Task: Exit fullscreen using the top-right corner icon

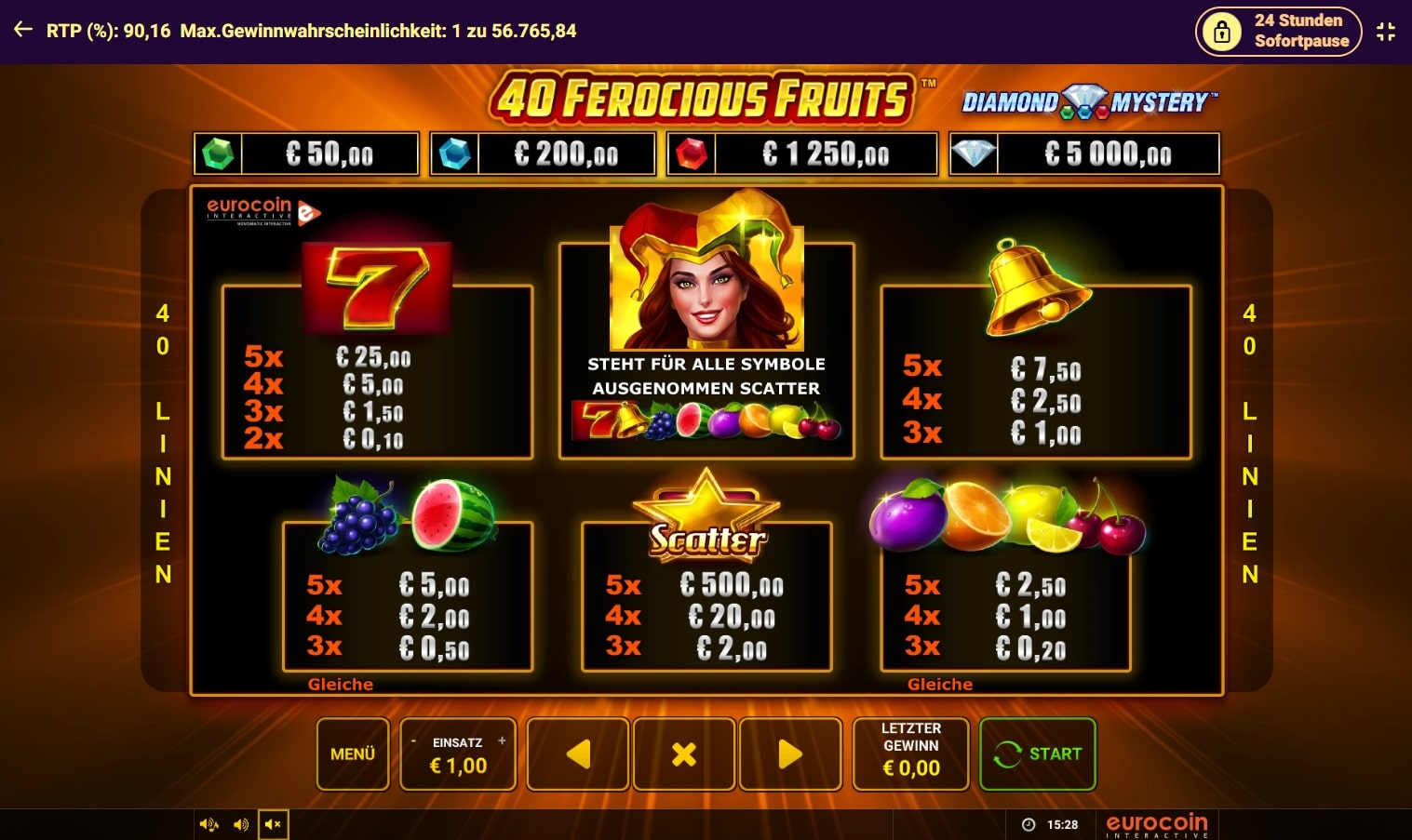Action: pos(1385,31)
